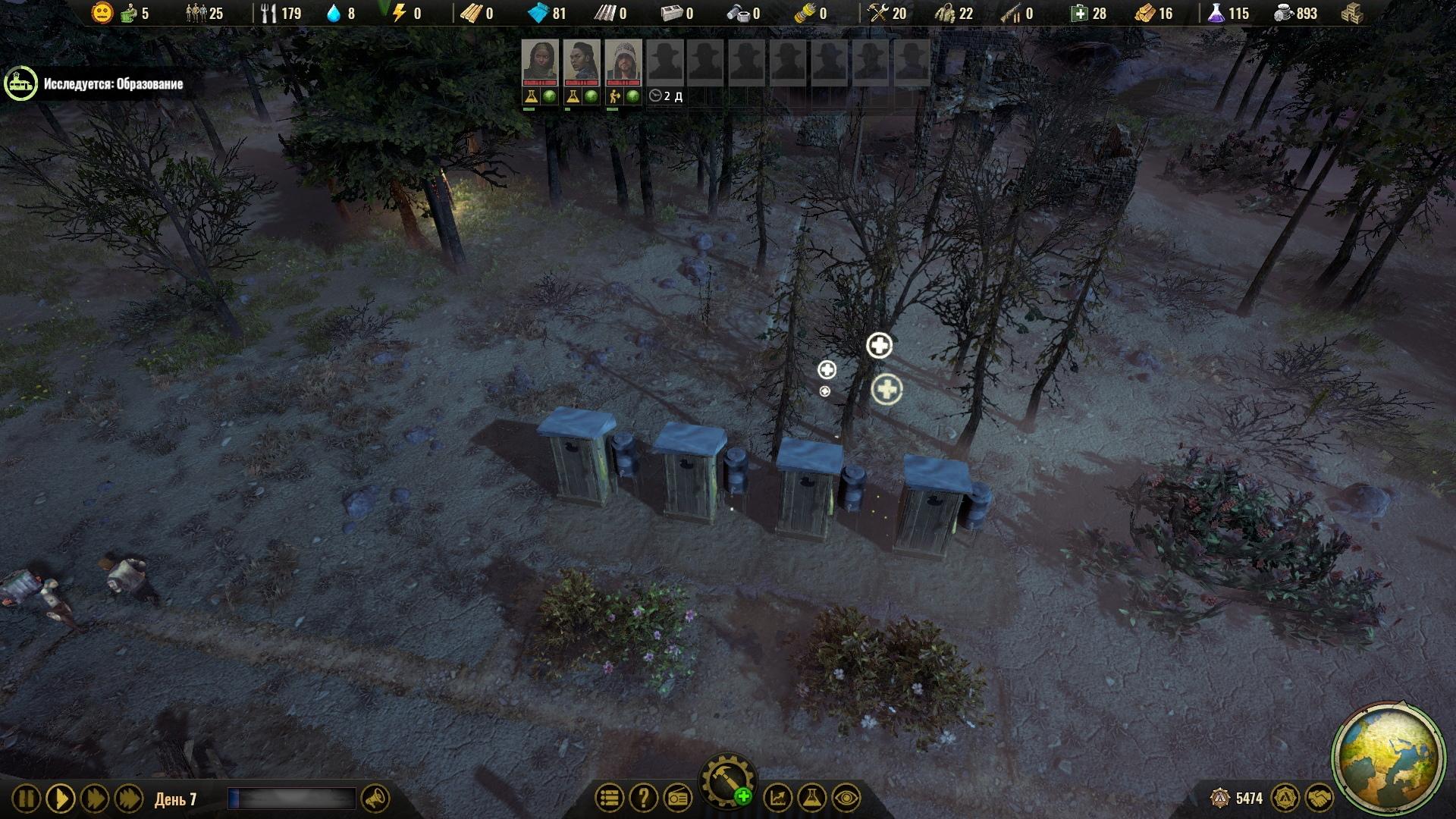Select the hooded specialist portrait
This screenshot has width=1456, height=819.
[x=623, y=61]
